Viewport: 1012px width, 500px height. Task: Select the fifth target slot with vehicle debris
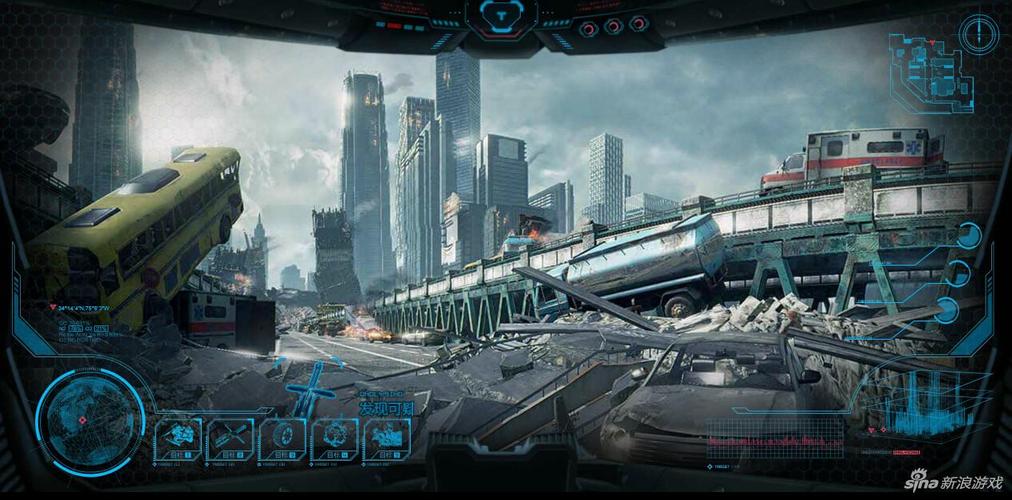pyautogui.click(x=386, y=438)
